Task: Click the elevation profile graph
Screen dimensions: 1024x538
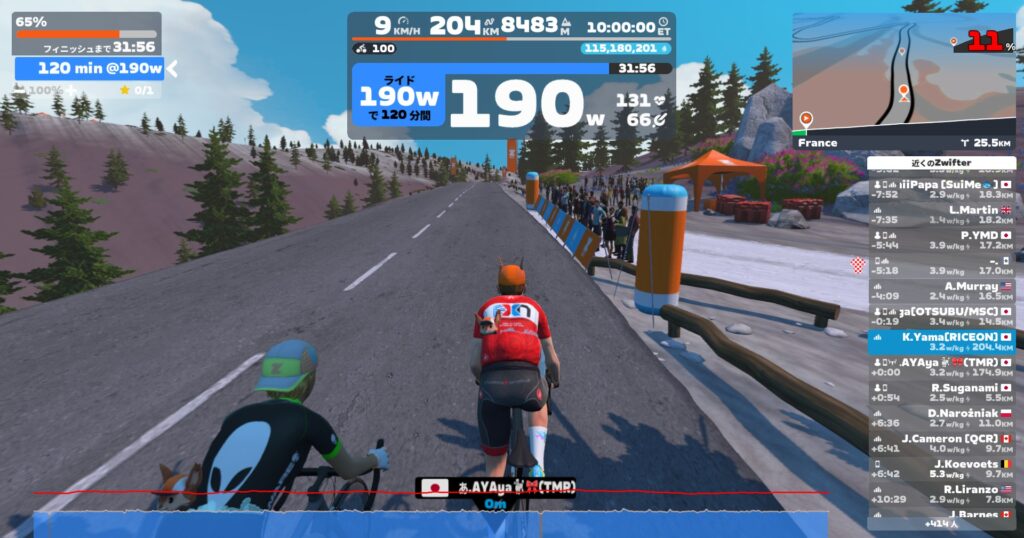Action: pyautogui.click(x=430, y=520)
